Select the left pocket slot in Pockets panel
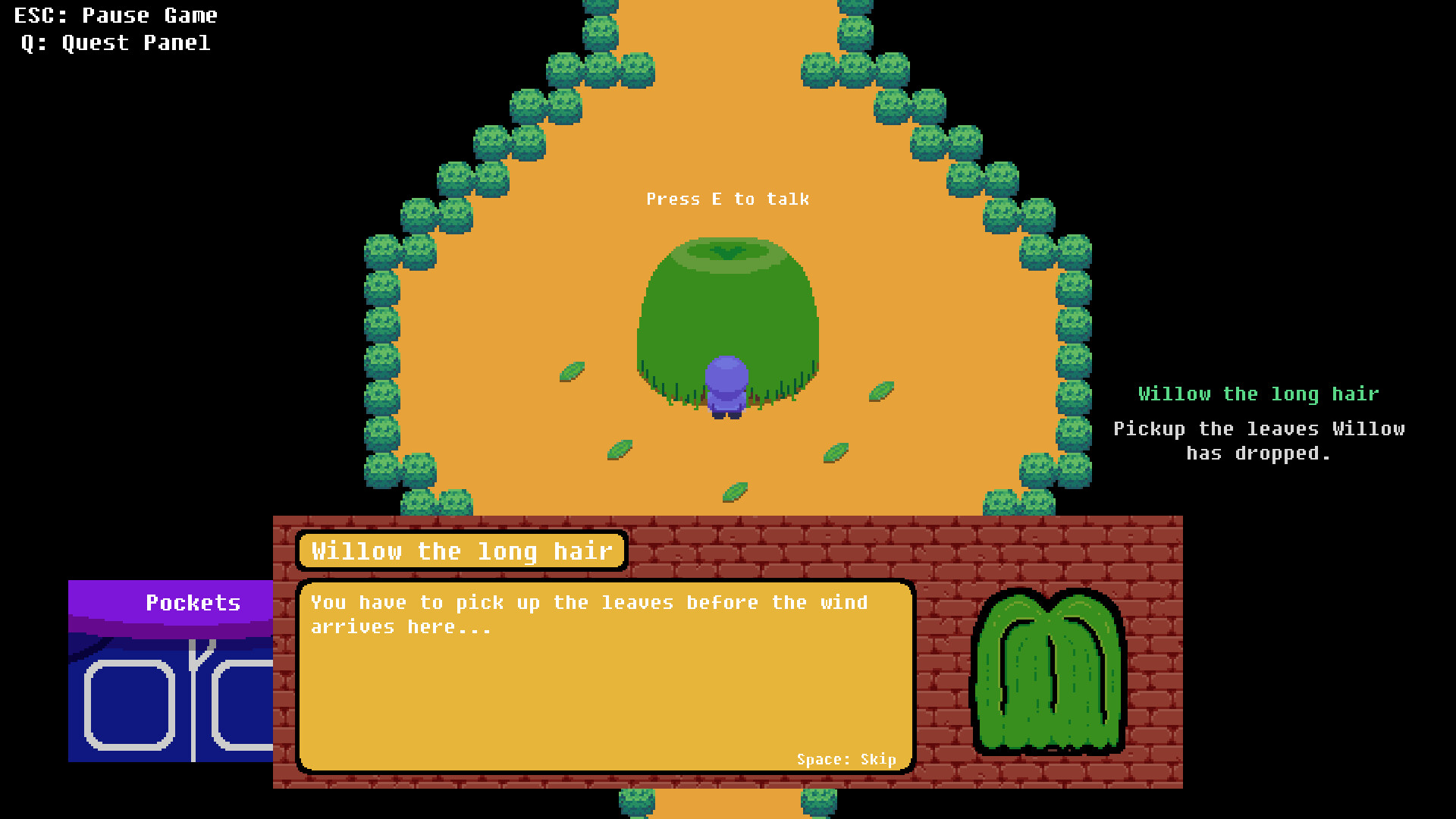This screenshot has height=819, width=1456. coord(129,705)
